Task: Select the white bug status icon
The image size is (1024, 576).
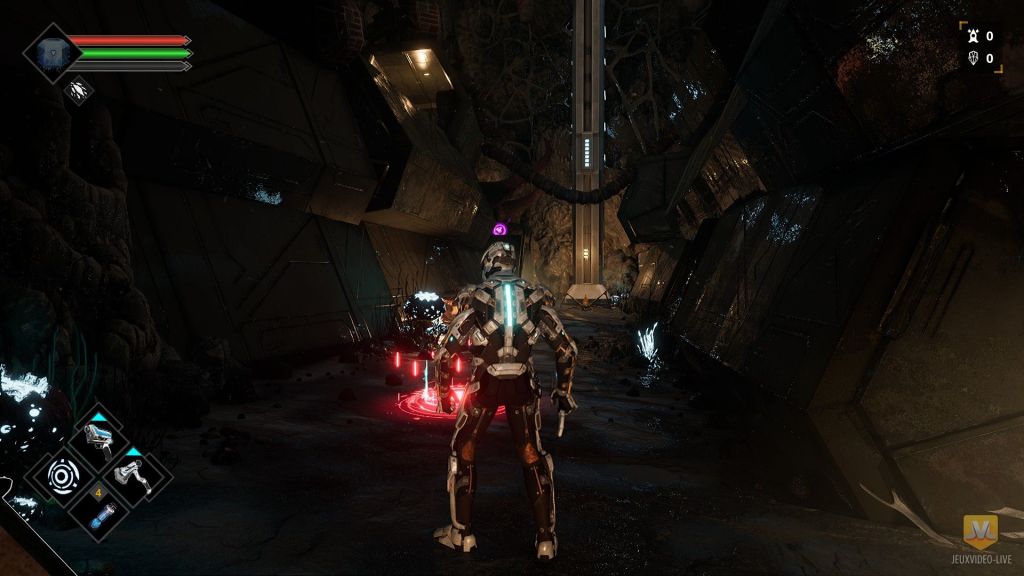Action: [x=79, y=91]
